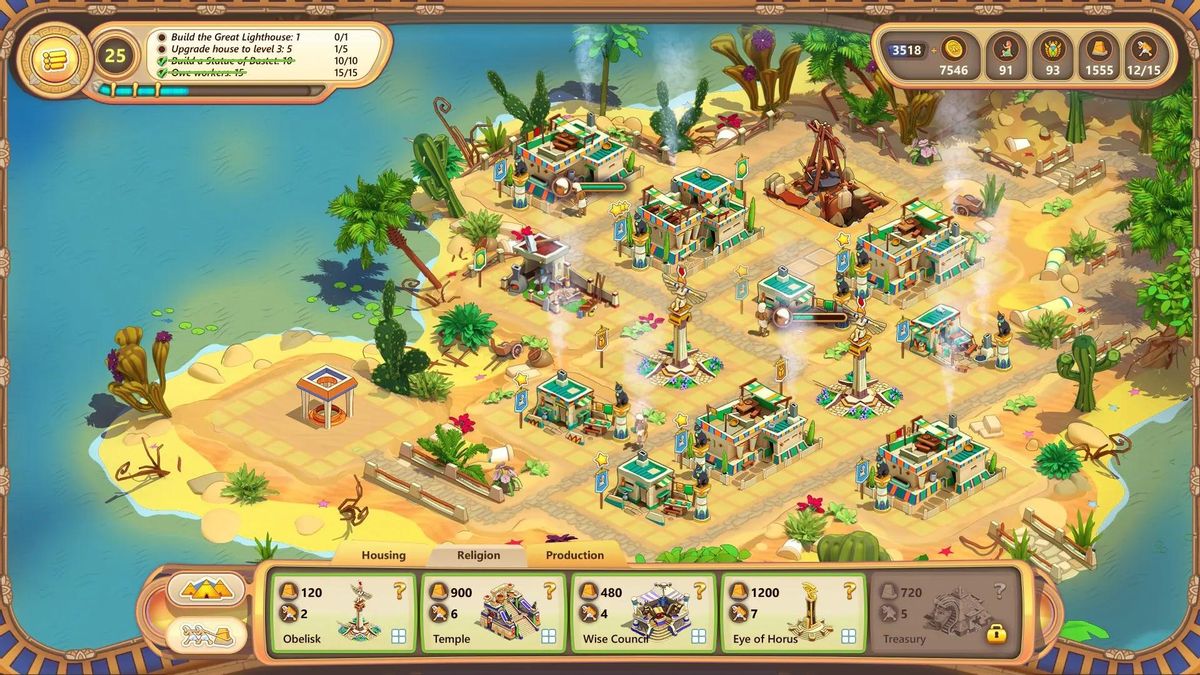This screenshot has width=1200, height=675.
Task: Open the Production tab
Action: pyautogui.click(x=574, y=555)
